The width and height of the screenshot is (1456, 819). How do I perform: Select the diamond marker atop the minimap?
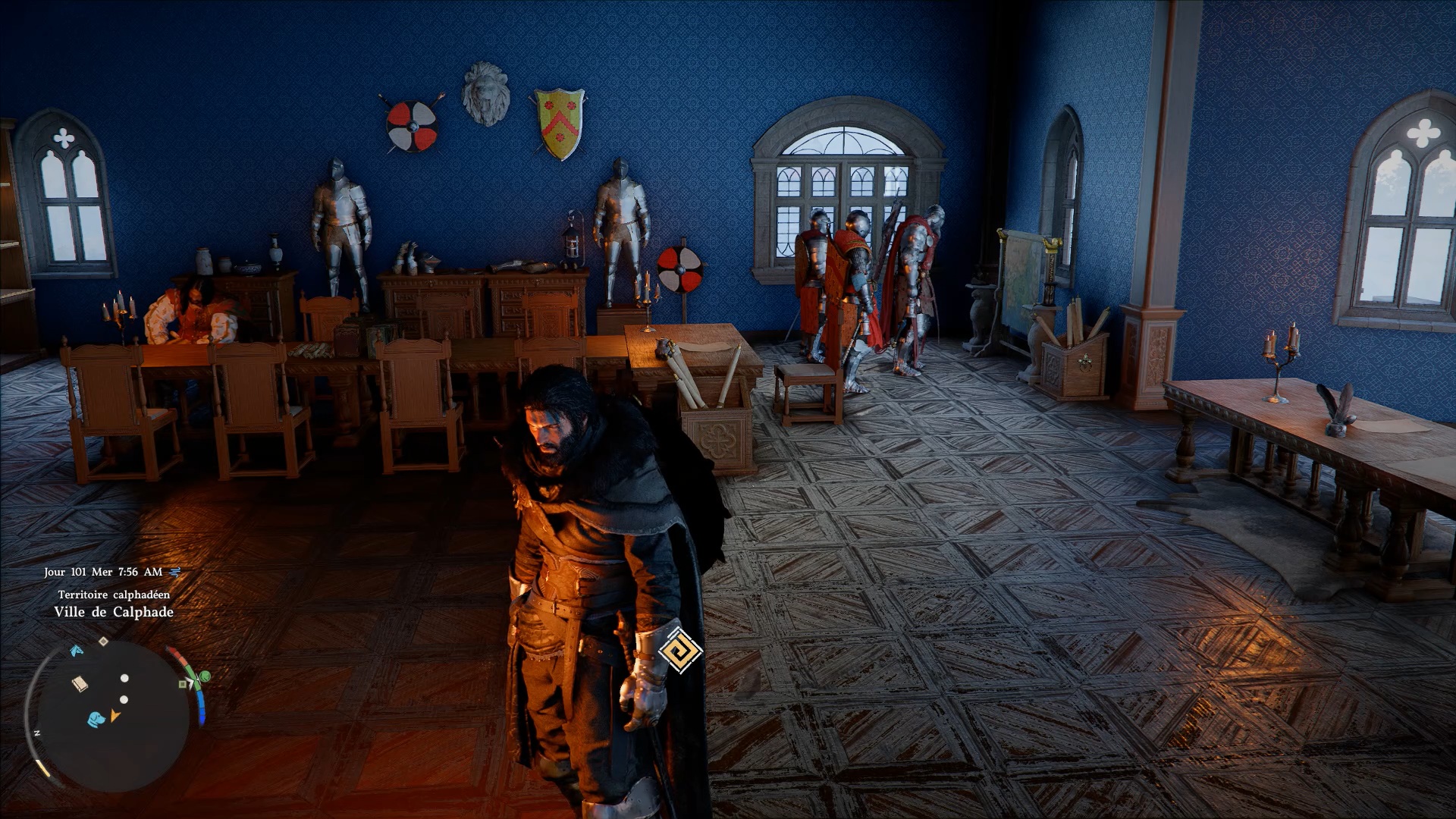(x=104, y=642)
